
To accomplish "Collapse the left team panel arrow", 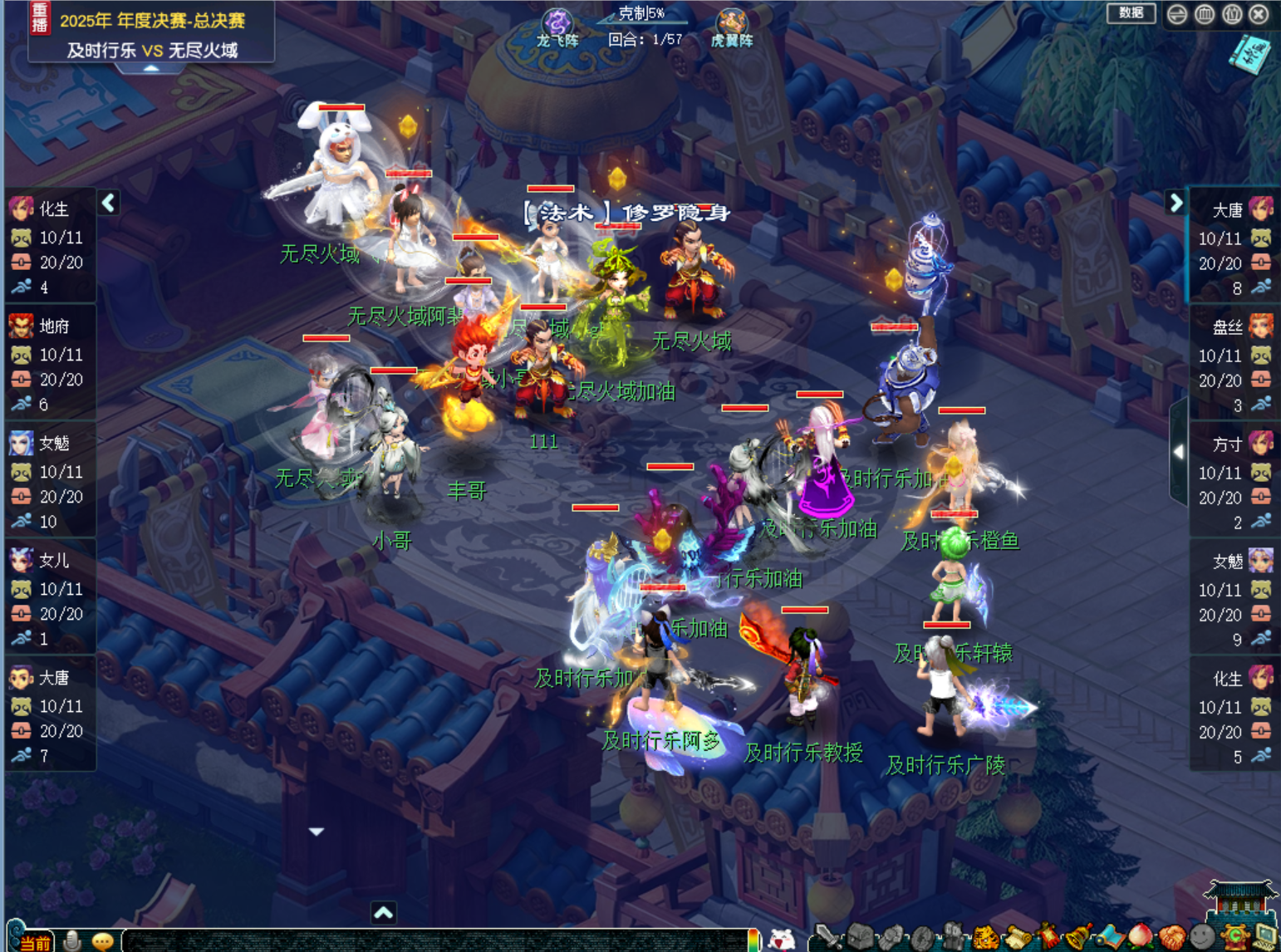I will pyautogui.click(x=109, y=203).
